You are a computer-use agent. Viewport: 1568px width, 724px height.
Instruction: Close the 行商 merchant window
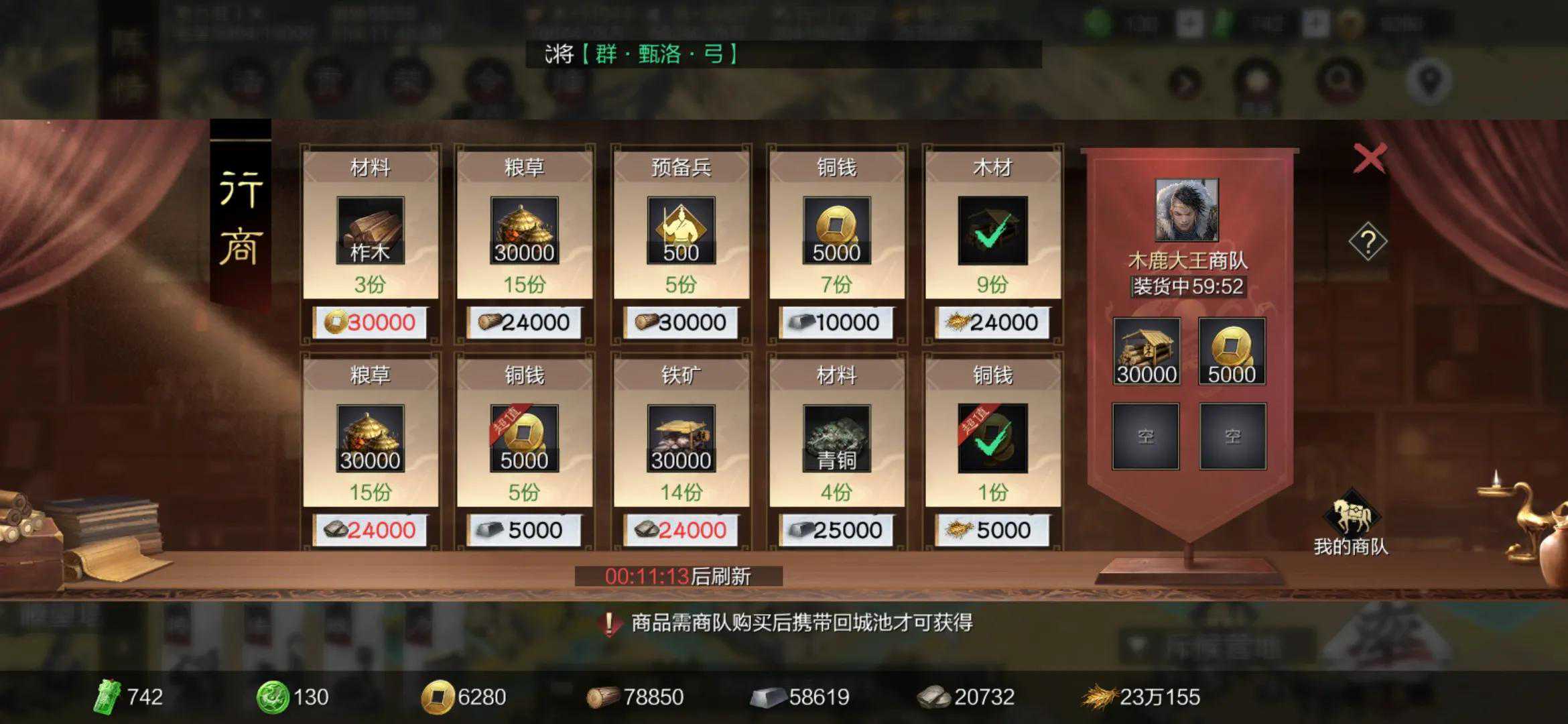[x=1369, y=159]
